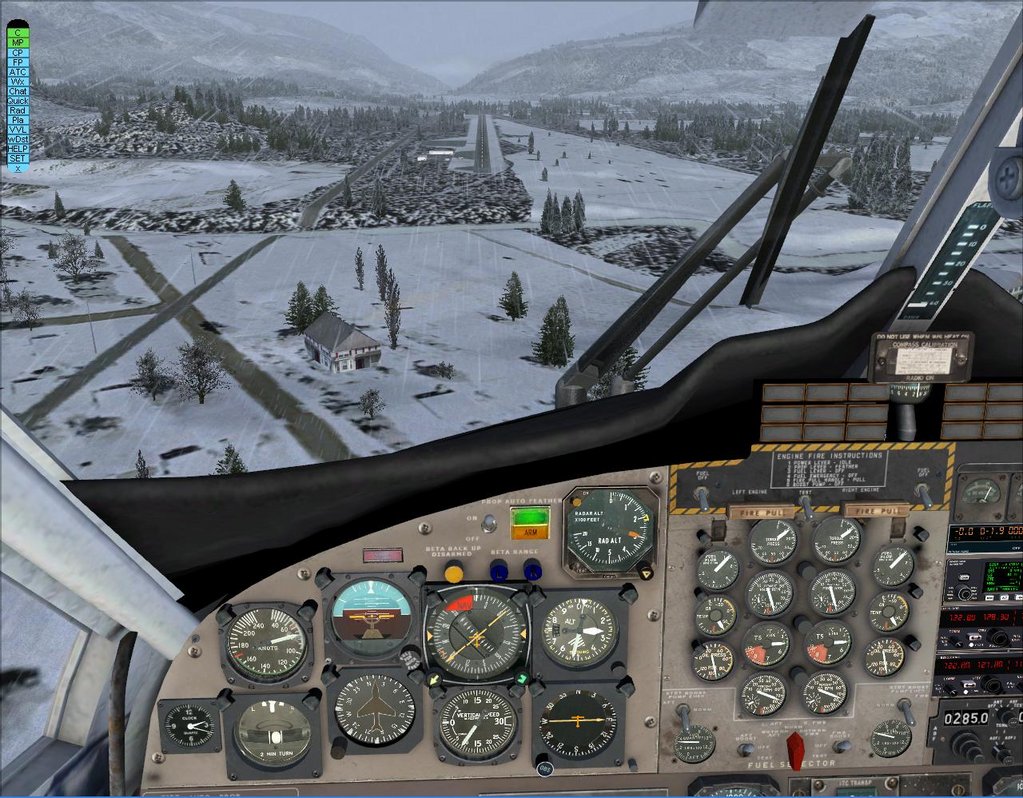Image resolution: width=1023 pixels, height=798 pixels.
Task: Click the green ARM annunciator light
Action: click(x=530, y=521)
